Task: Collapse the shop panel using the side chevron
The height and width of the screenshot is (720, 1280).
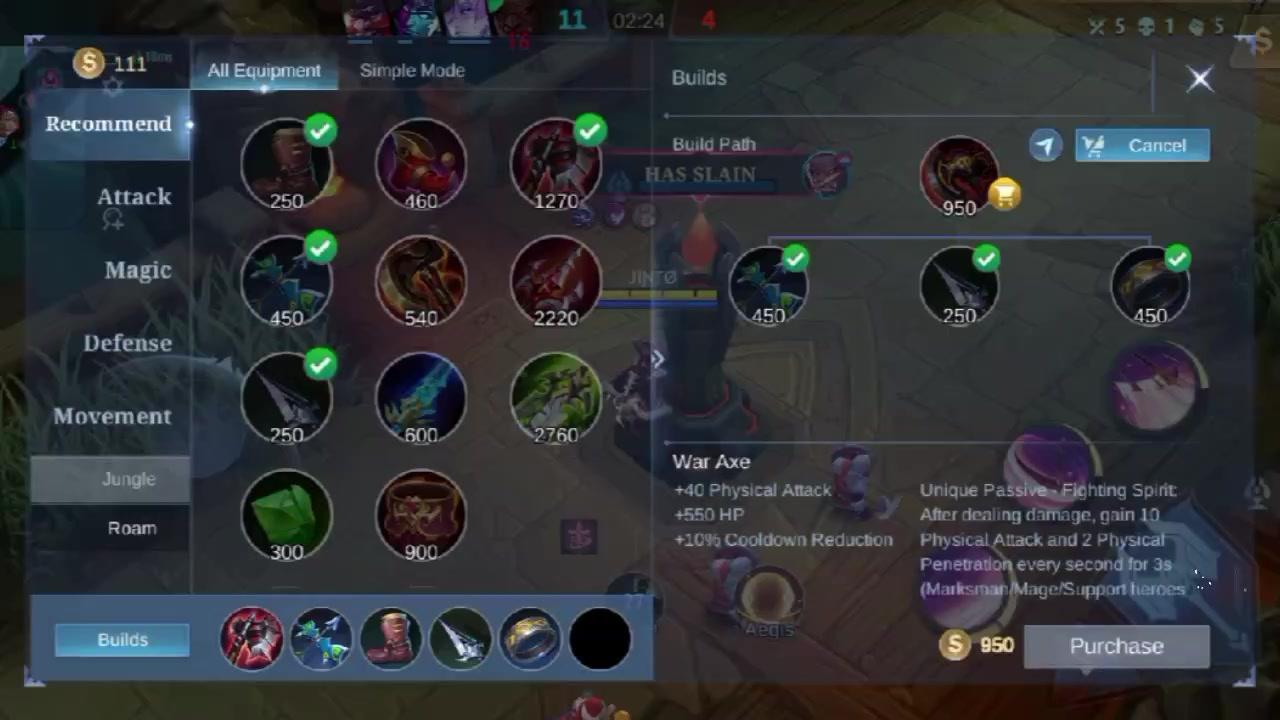Action: tap(658, 359)
